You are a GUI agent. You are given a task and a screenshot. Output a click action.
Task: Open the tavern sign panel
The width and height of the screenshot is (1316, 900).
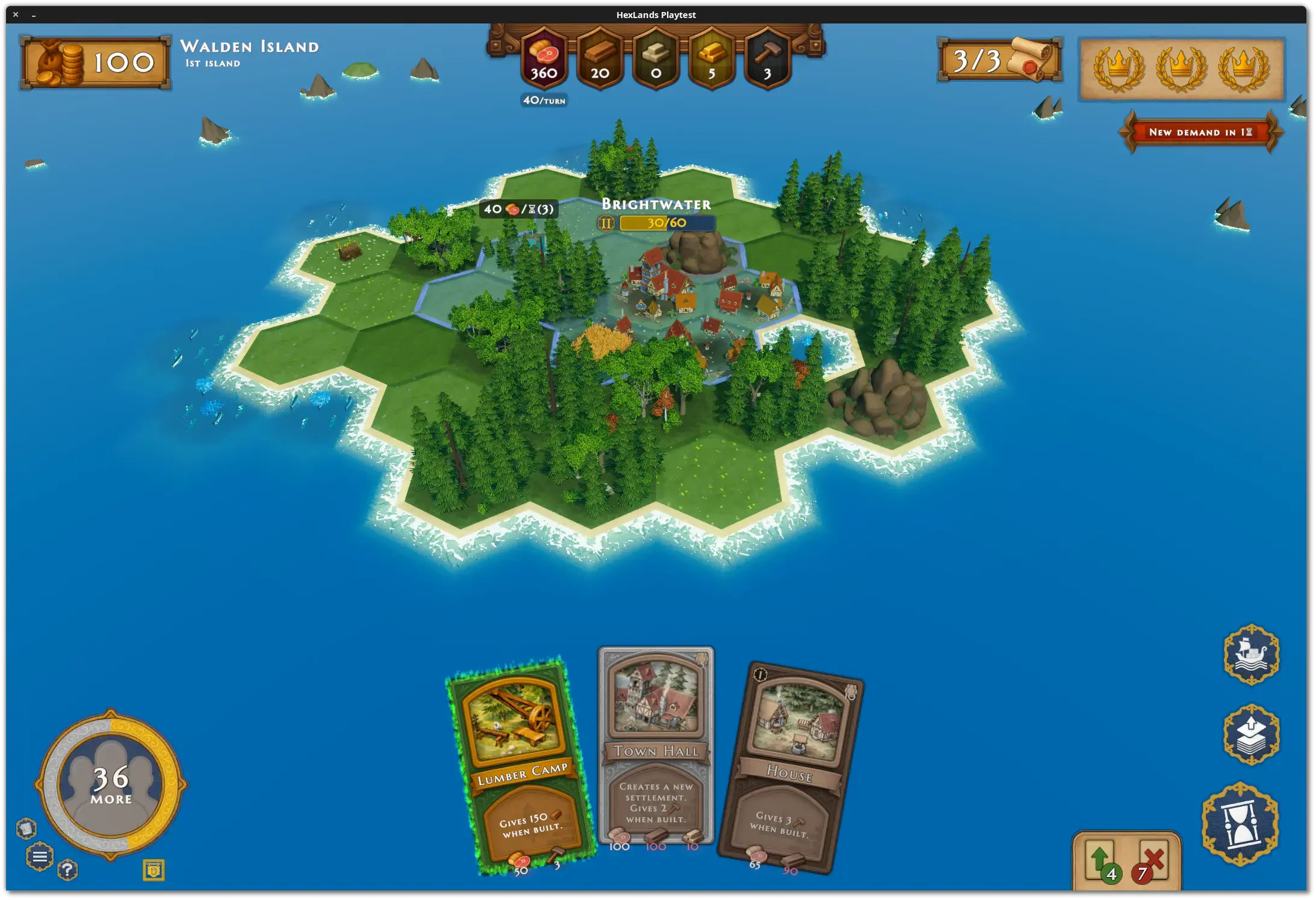point(154,870)
